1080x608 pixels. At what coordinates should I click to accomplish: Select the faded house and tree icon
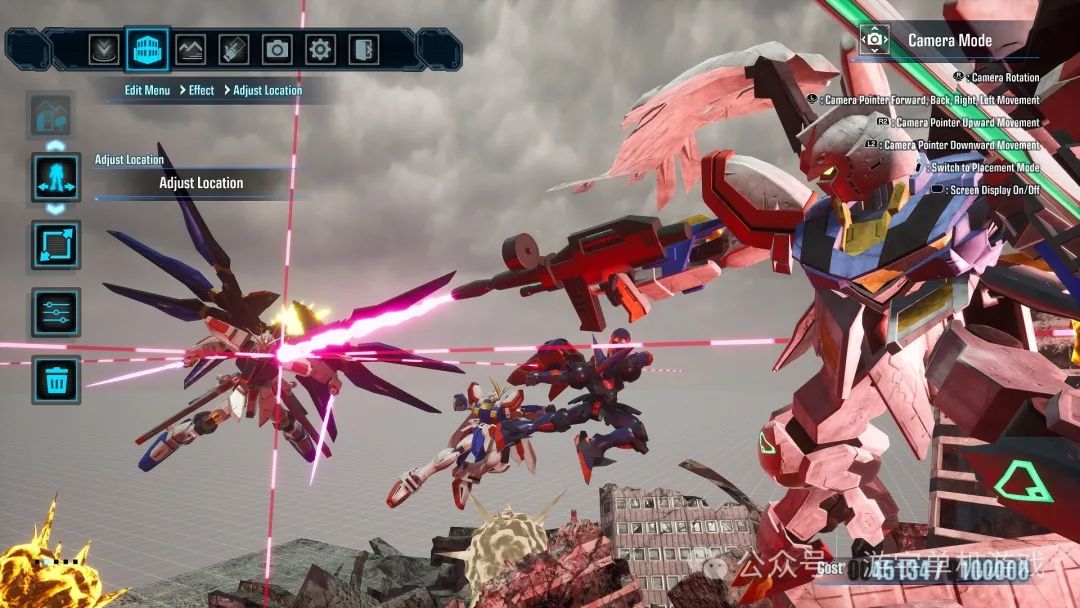pyautogui.click(x=52, y=116)
